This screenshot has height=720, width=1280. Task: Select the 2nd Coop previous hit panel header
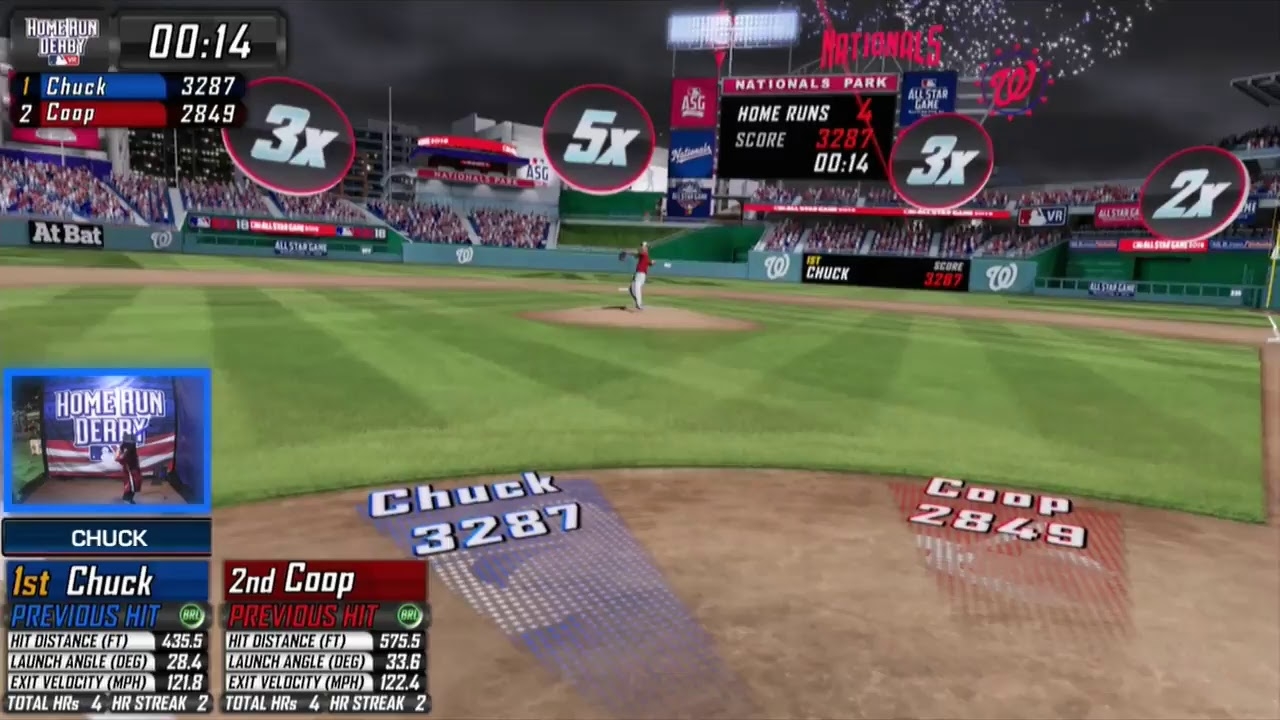coord(325,581)
